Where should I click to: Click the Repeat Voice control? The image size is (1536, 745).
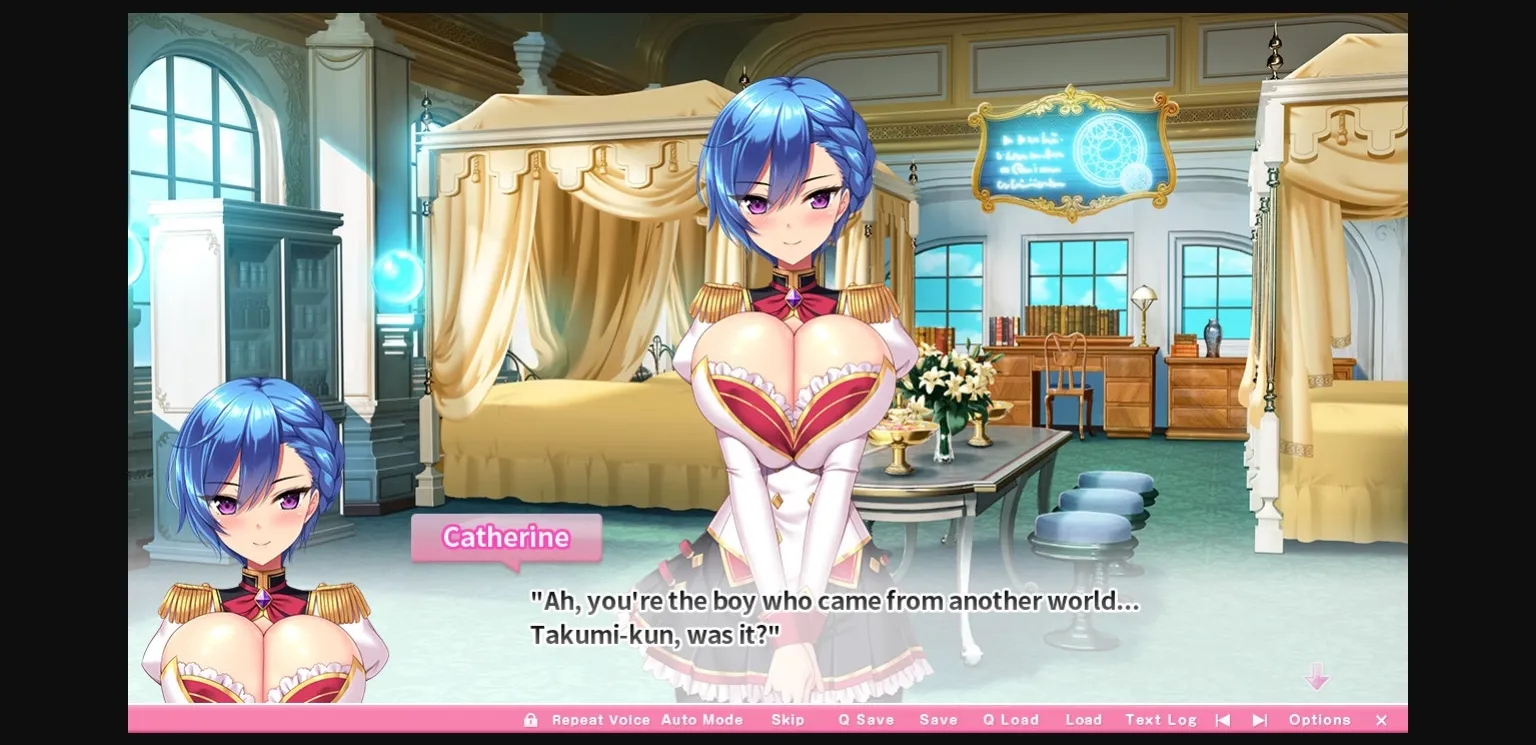point(601,719)
